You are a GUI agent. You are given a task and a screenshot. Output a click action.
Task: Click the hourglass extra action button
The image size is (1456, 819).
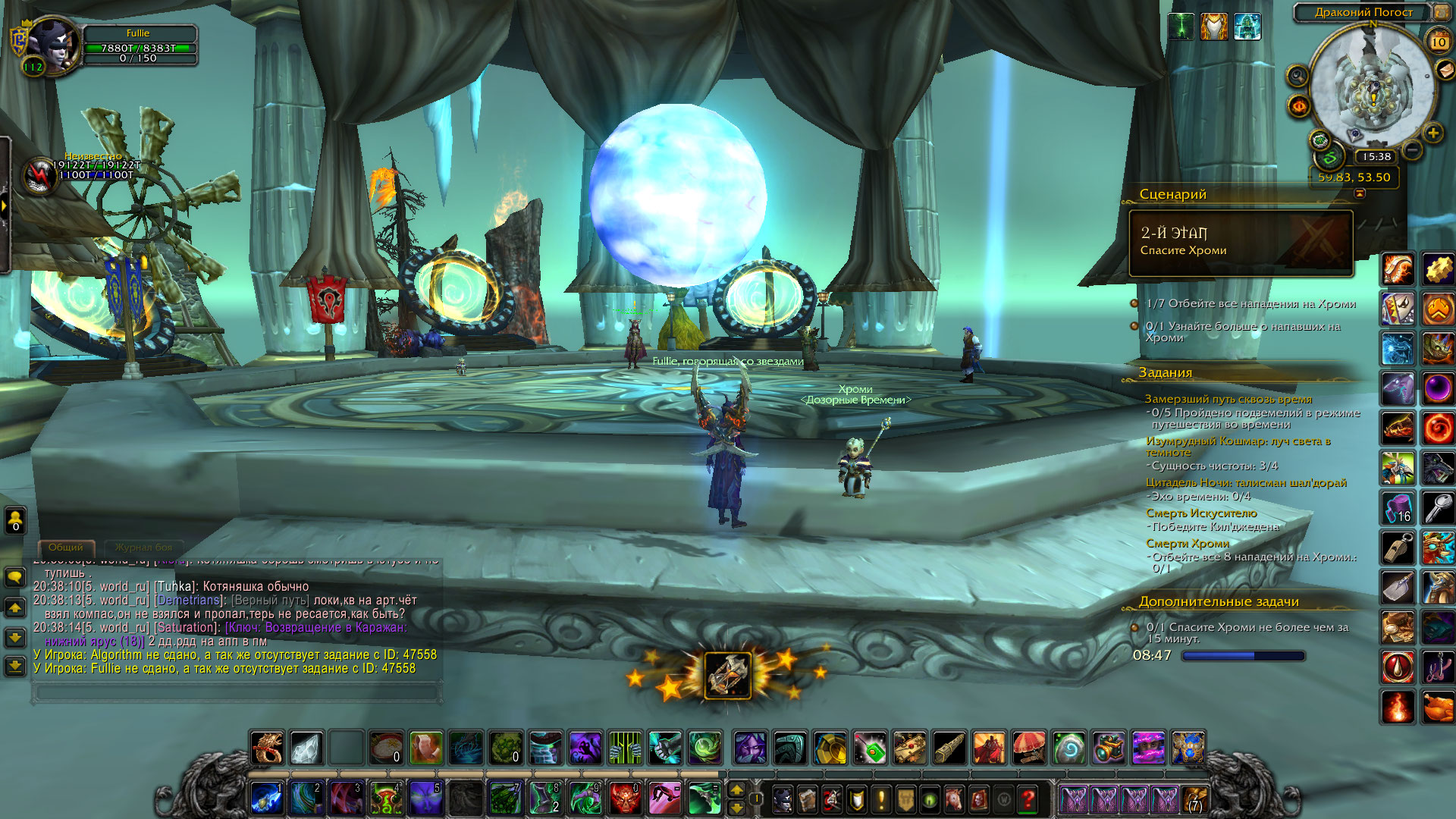click(x=728, y=673)
